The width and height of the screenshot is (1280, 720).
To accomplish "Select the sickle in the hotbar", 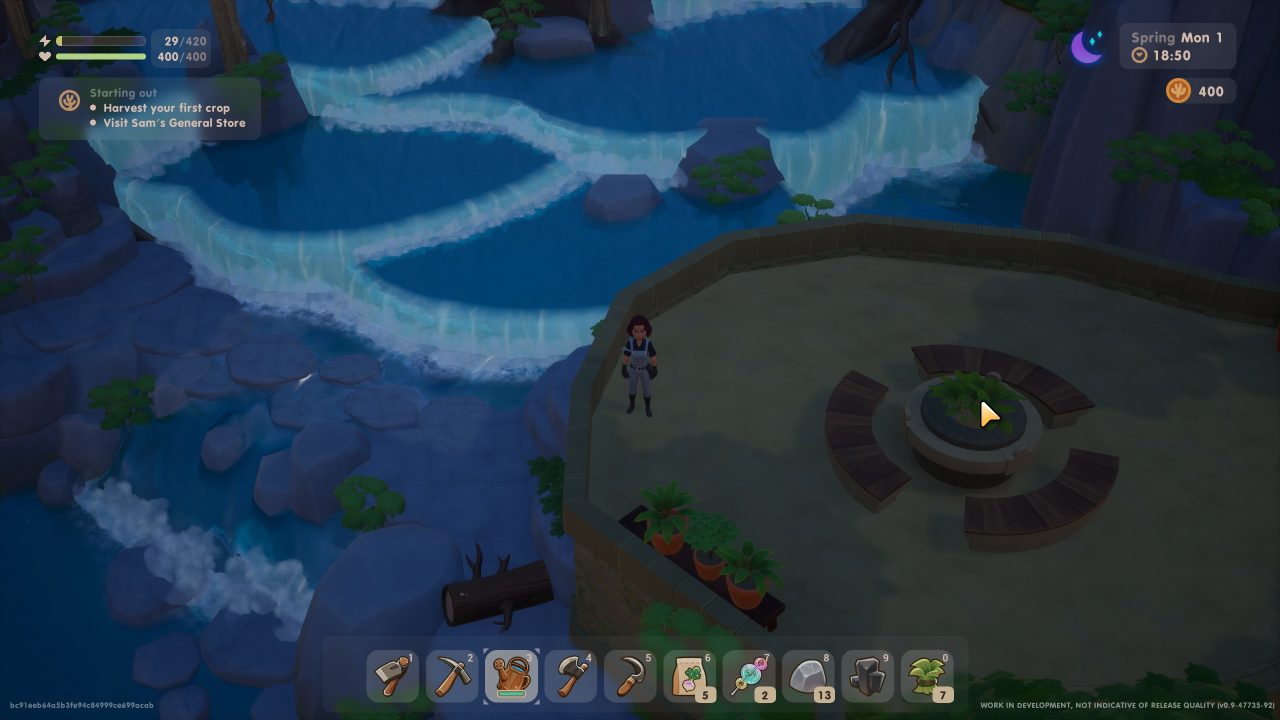I will click(631, 676).
